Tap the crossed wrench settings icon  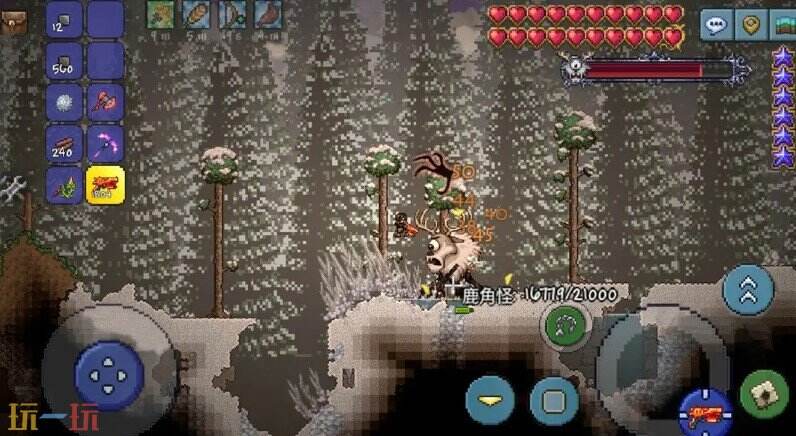(x=12, y=188)
